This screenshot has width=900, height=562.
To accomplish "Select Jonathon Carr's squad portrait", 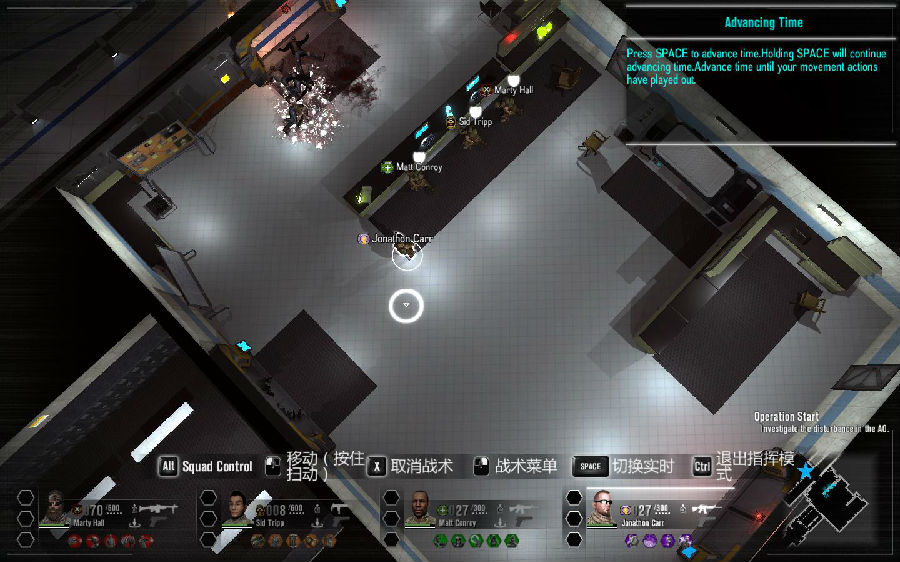I will pyautogui.click(x=602, y=507).
